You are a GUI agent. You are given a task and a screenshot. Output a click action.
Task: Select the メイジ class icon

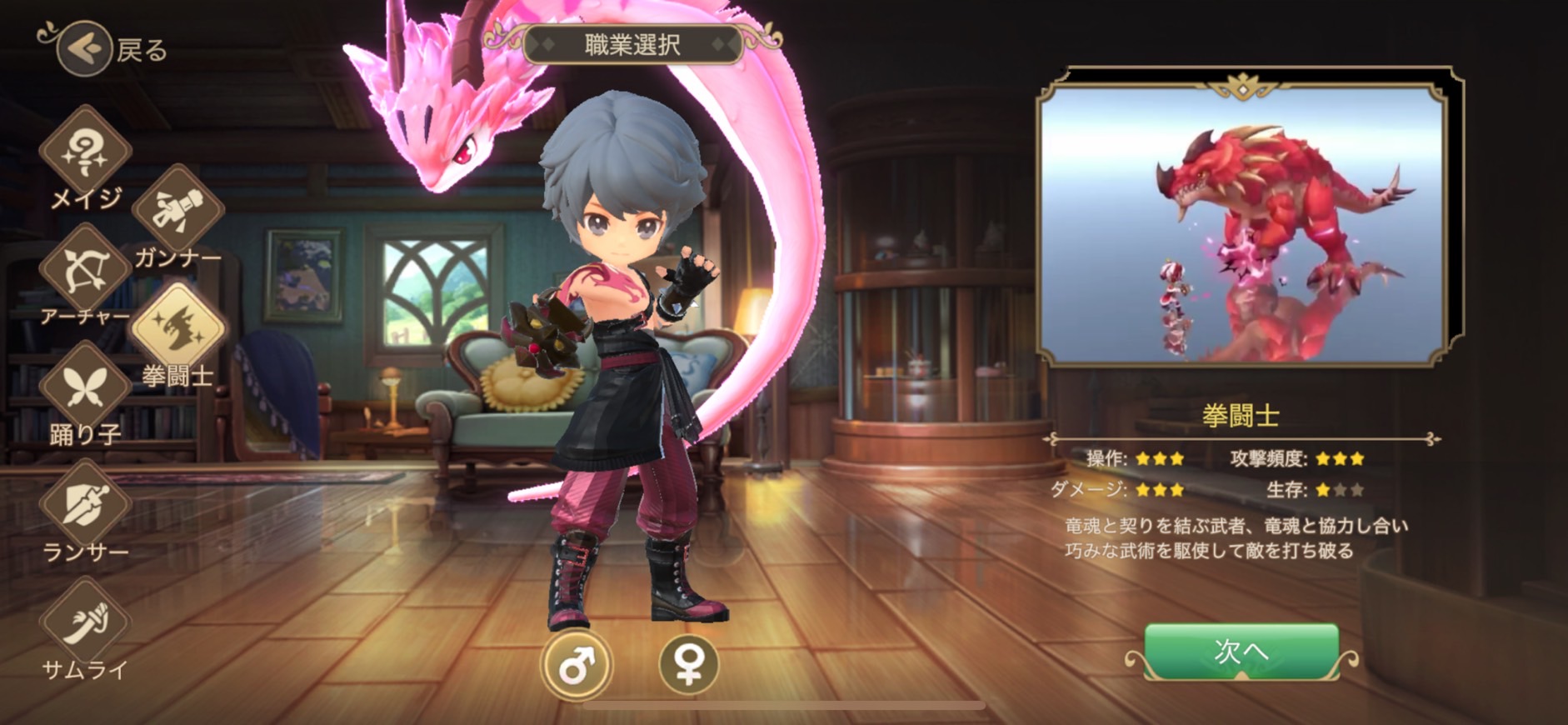click(x=85, y=152)
